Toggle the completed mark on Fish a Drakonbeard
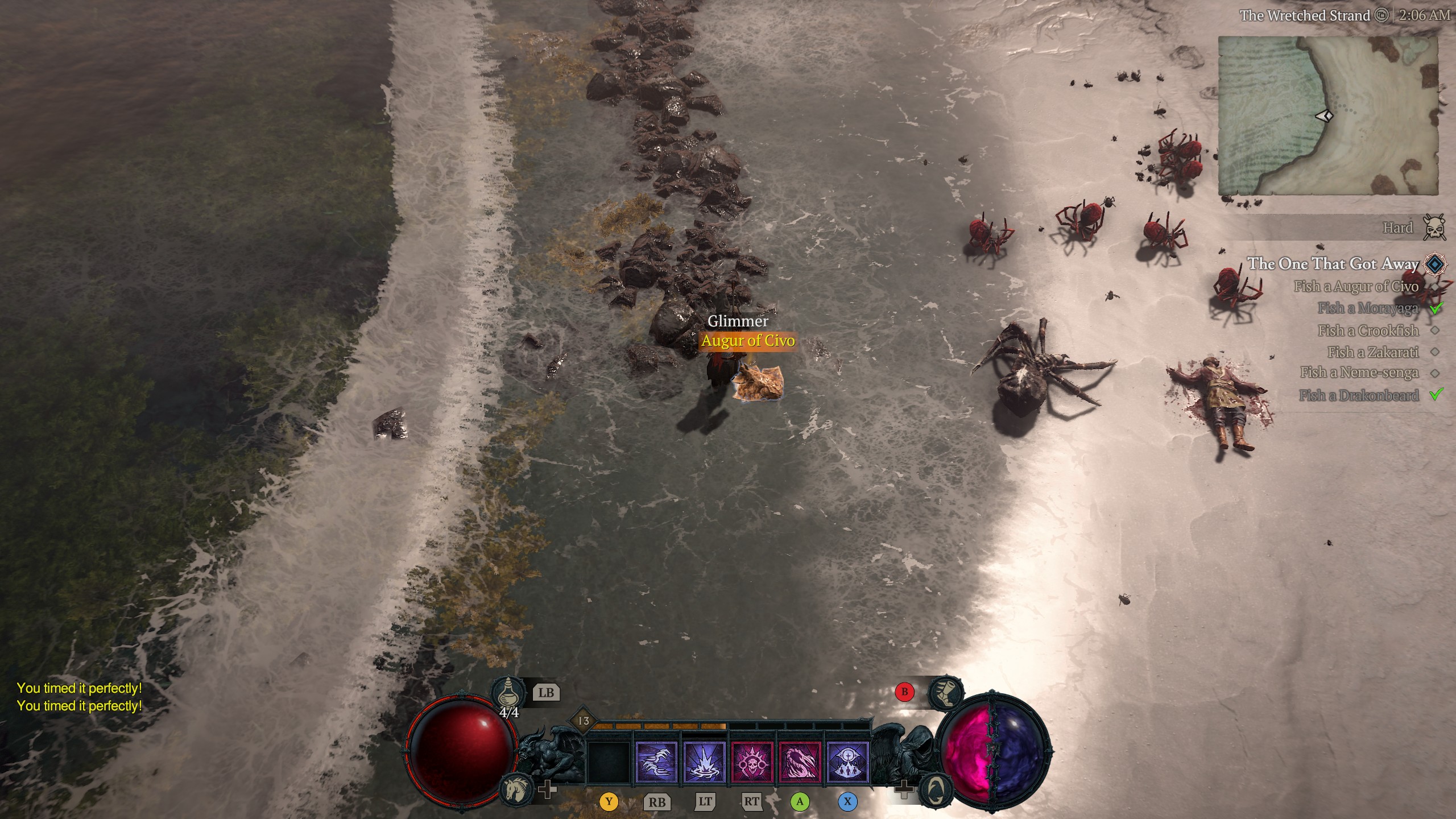Screen dimensions: 1456x819 tap(1438, 394)
